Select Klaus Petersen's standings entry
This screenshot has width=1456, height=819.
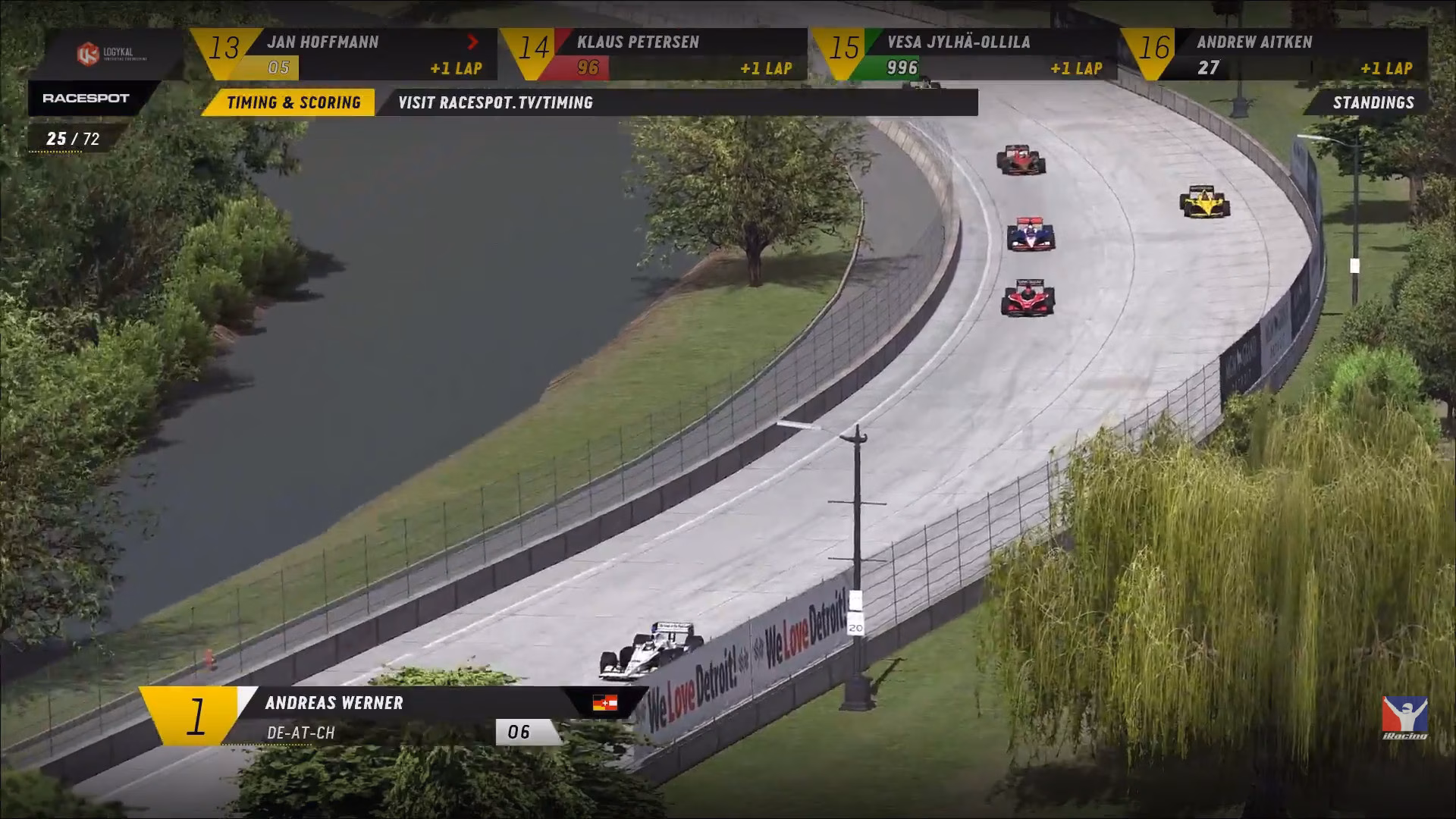point(655,55)
